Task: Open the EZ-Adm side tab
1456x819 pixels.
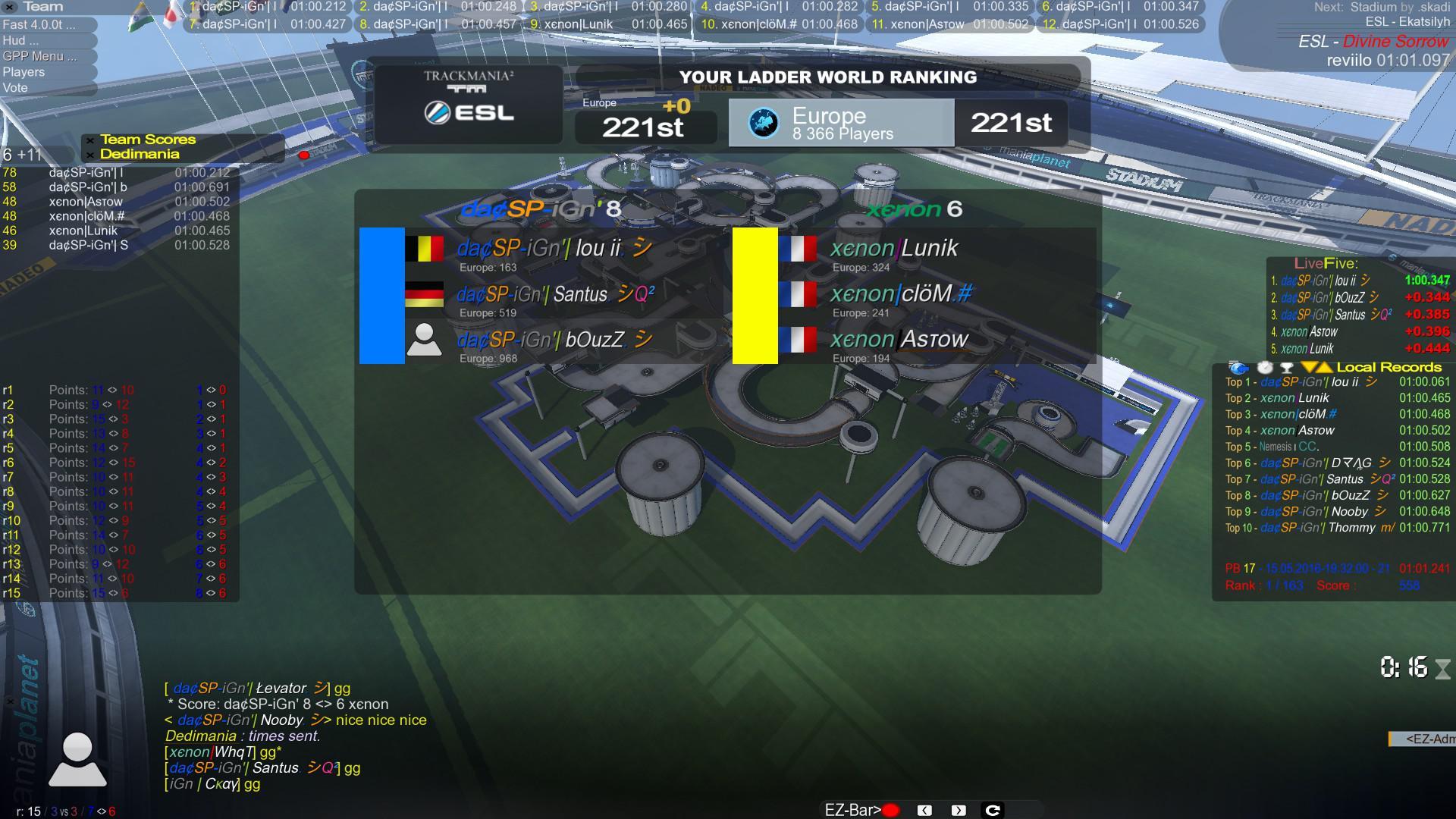Action: (x=1424, y=739)
